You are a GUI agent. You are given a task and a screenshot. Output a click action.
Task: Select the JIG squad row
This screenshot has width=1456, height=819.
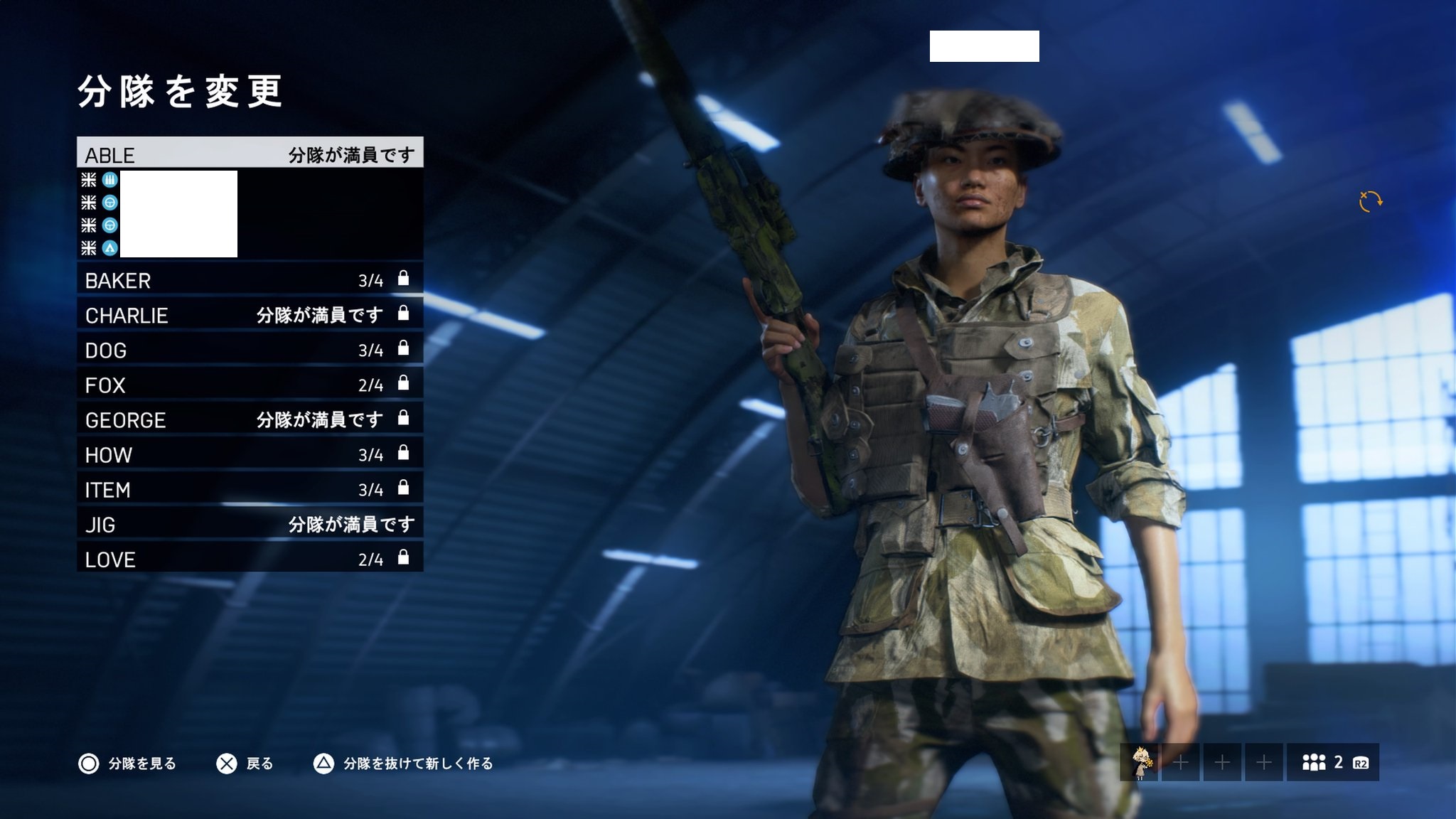pos(250,523)
